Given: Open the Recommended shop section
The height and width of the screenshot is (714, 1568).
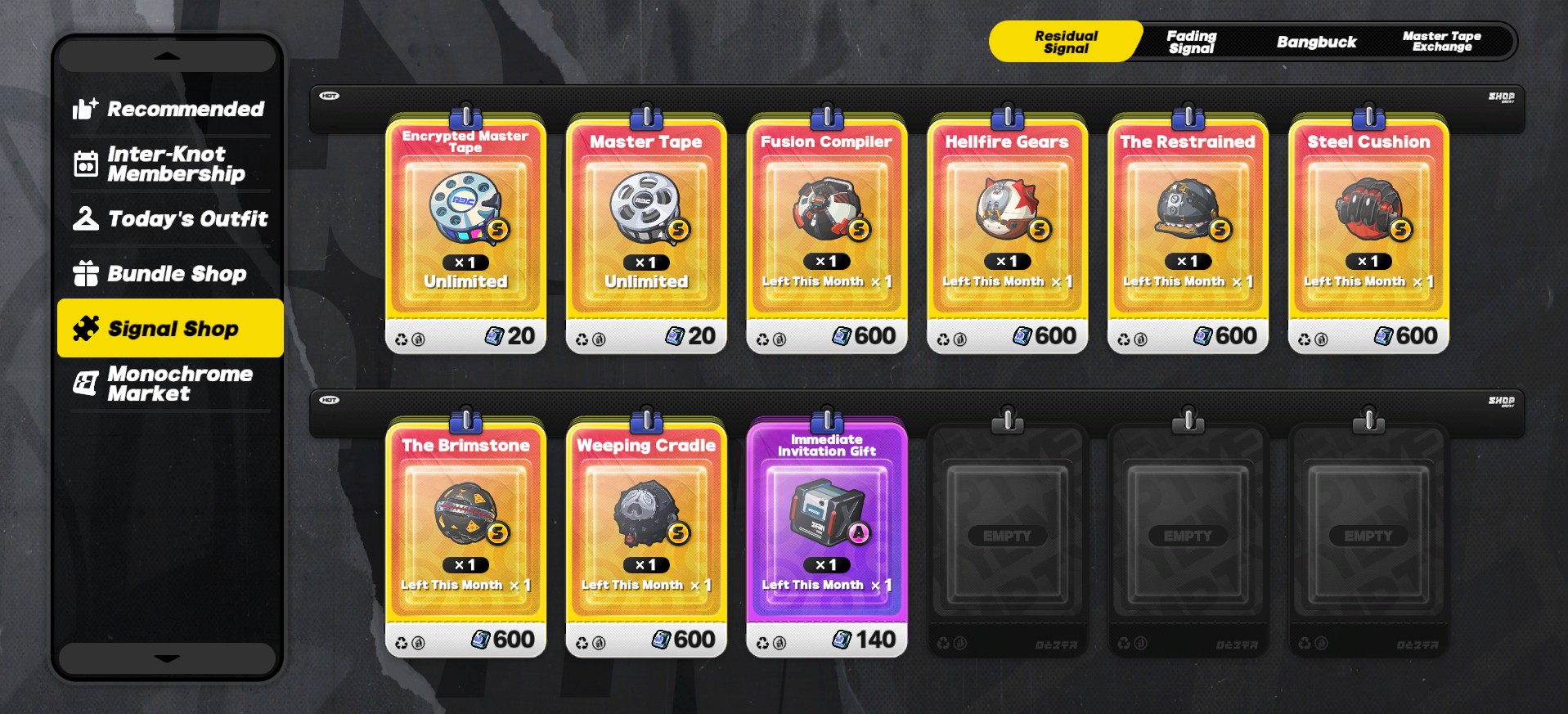Looking at the screenshot, I should tap(168, 109).
